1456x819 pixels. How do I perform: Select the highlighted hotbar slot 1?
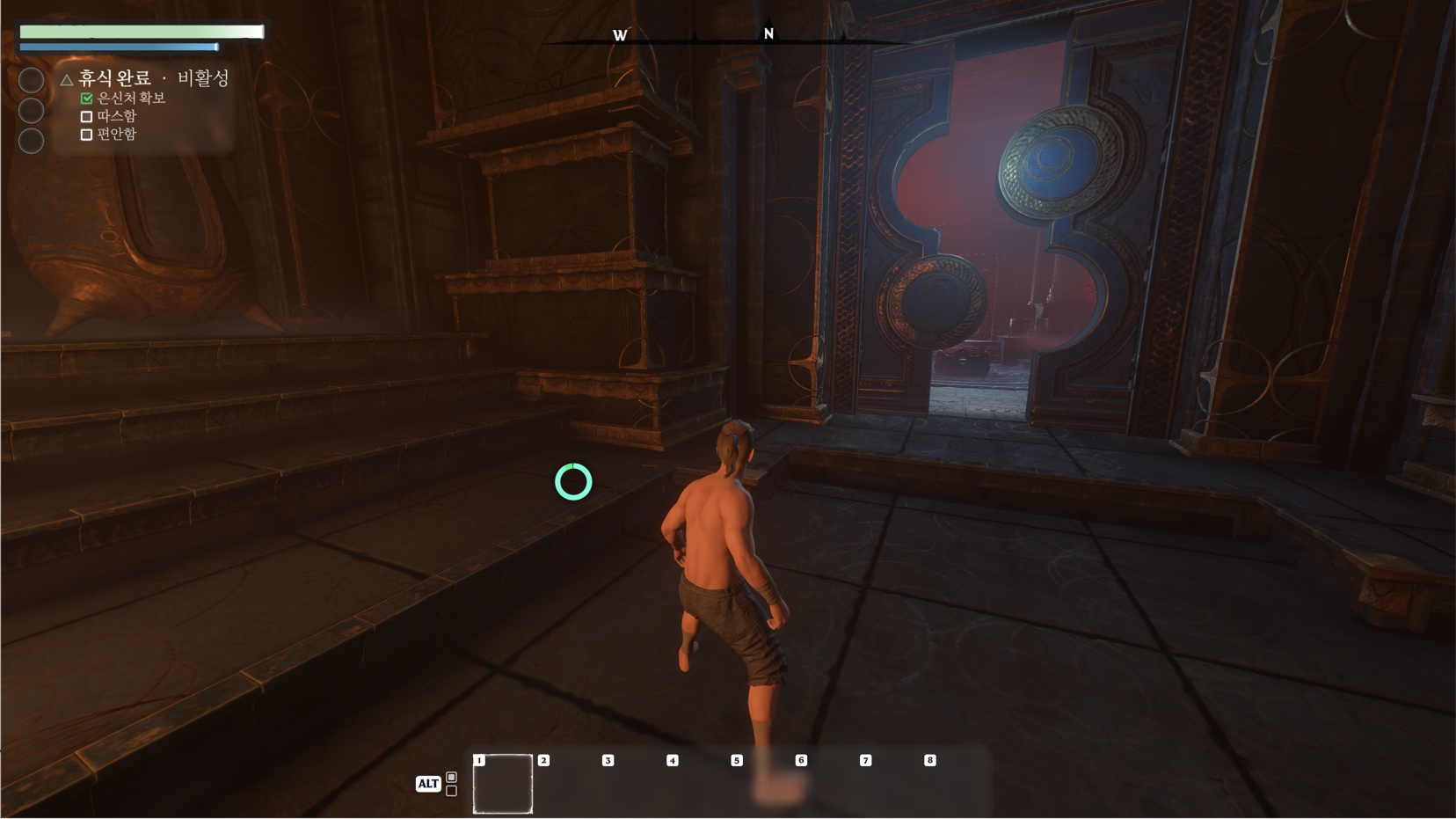(x=503, y=783)
